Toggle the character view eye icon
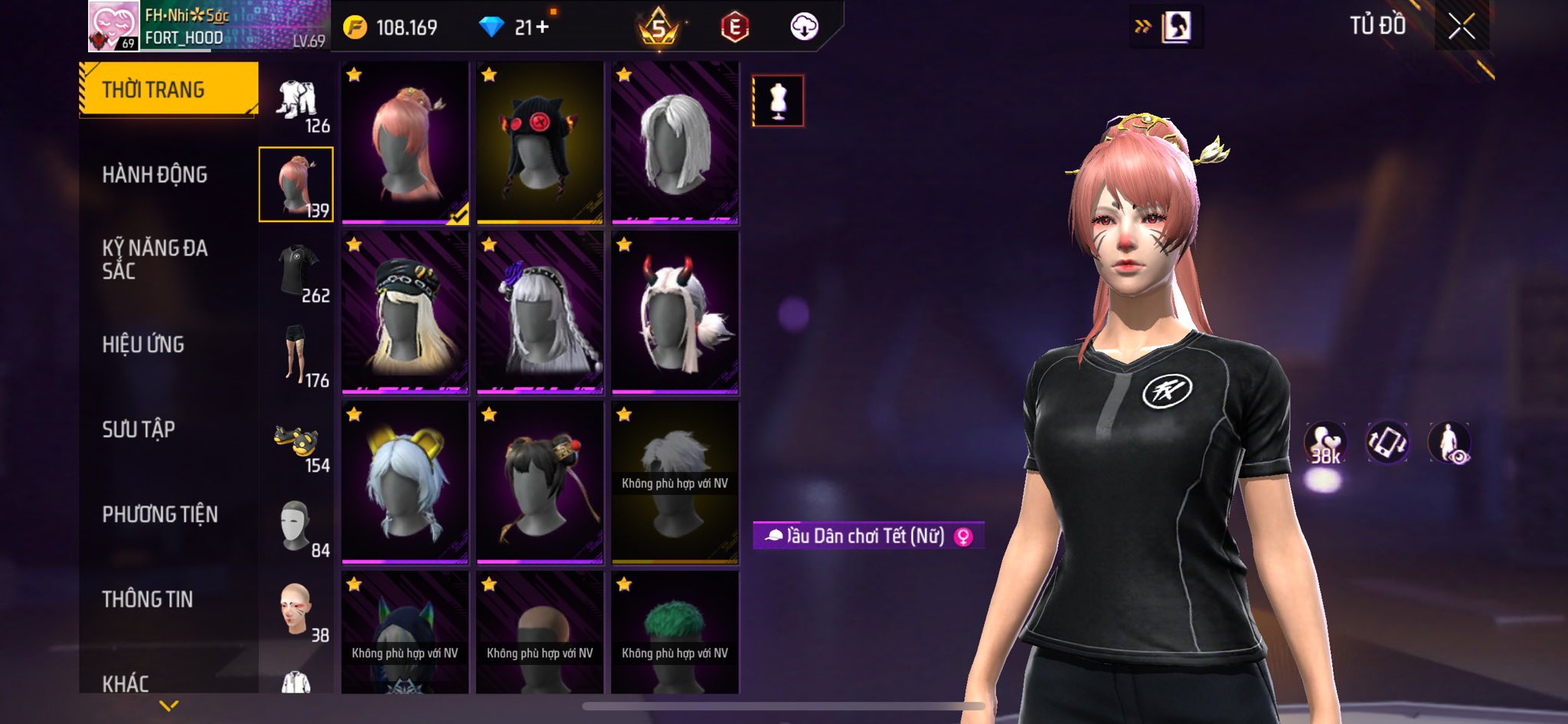This screenshot has width=1568, height=724. 1449,443
